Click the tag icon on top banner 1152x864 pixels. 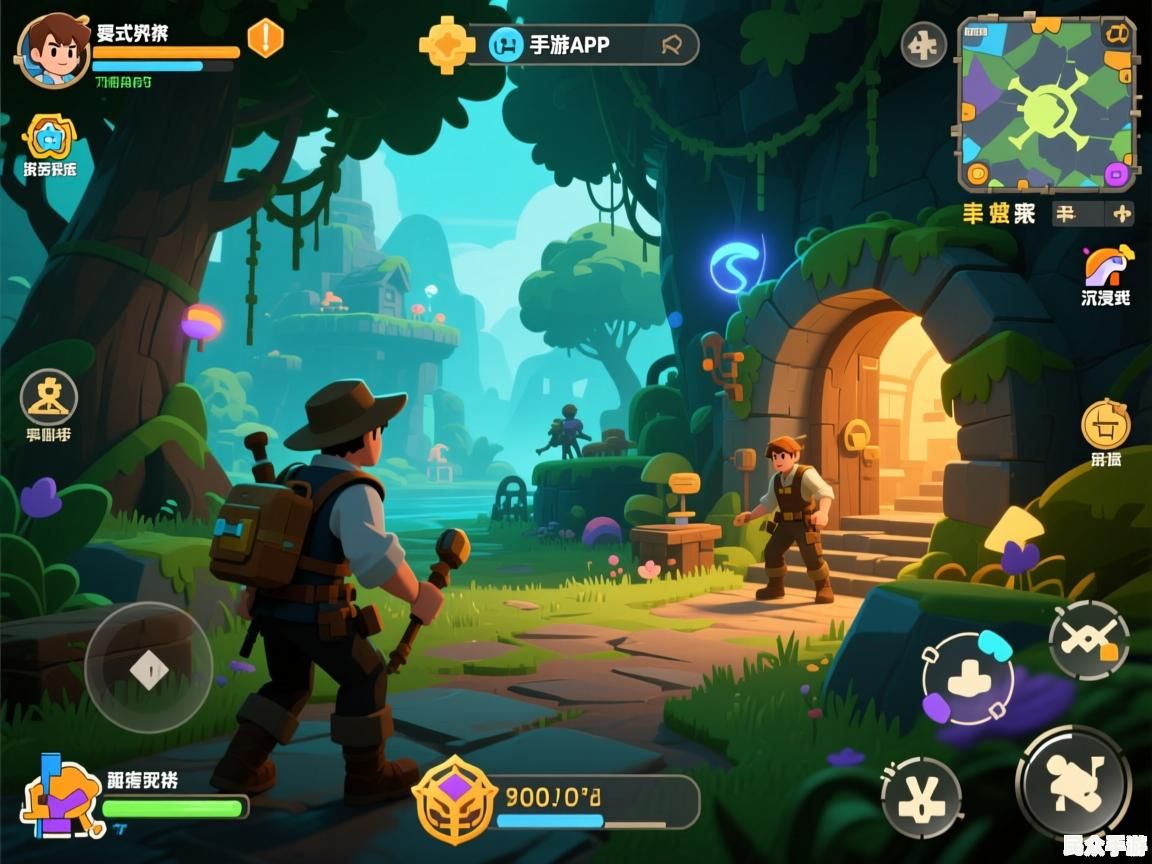coord(672,44)
